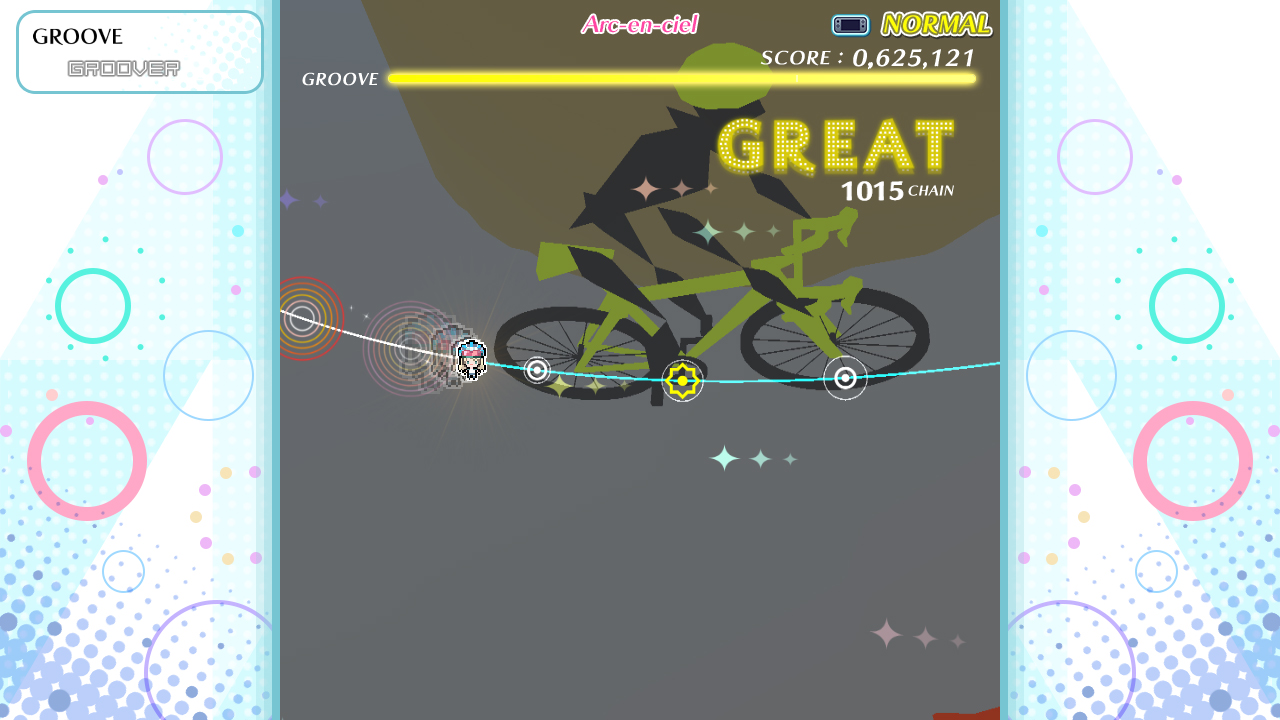Click the red concentric ring marker
This screenshot has height=720, width=1280.
click(x=303, y=318)
